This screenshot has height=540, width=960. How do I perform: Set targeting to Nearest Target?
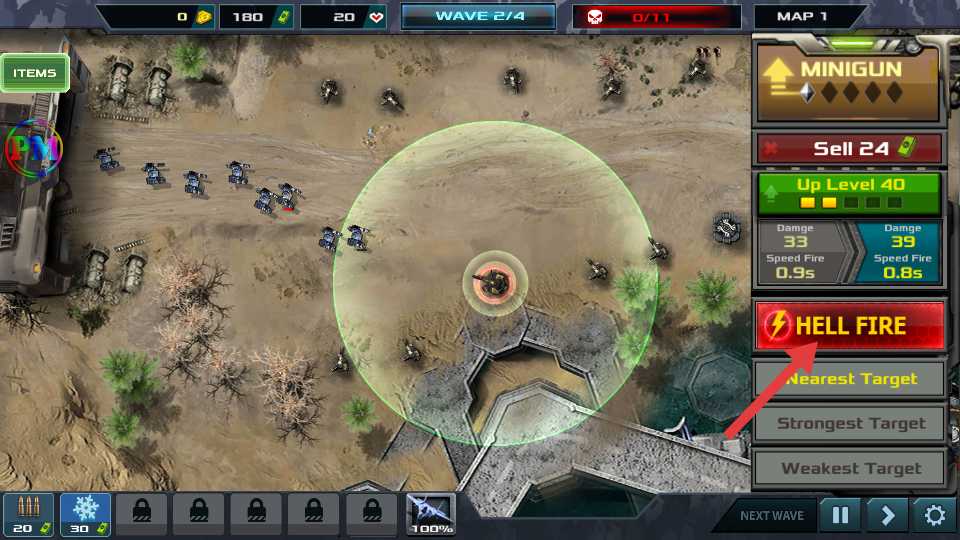point(849,379)
